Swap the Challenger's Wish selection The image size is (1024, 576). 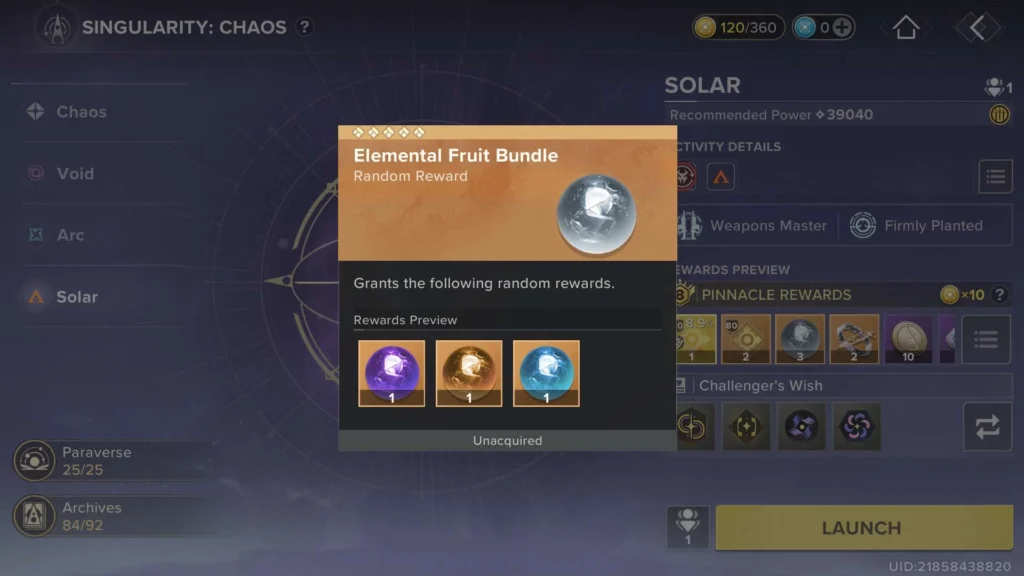(x=987, y=427)
